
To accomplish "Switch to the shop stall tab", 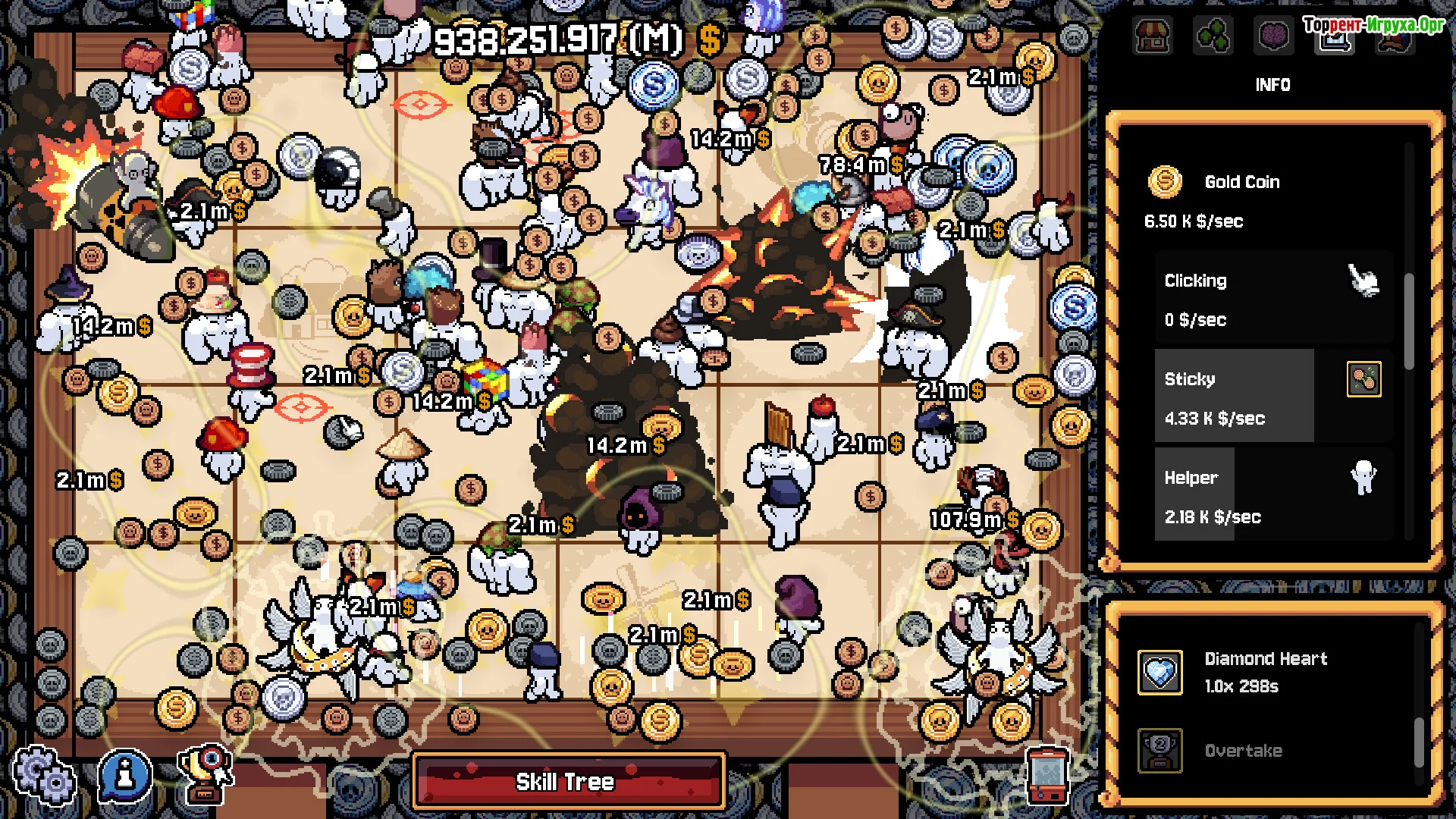I will pos(1152,36).
